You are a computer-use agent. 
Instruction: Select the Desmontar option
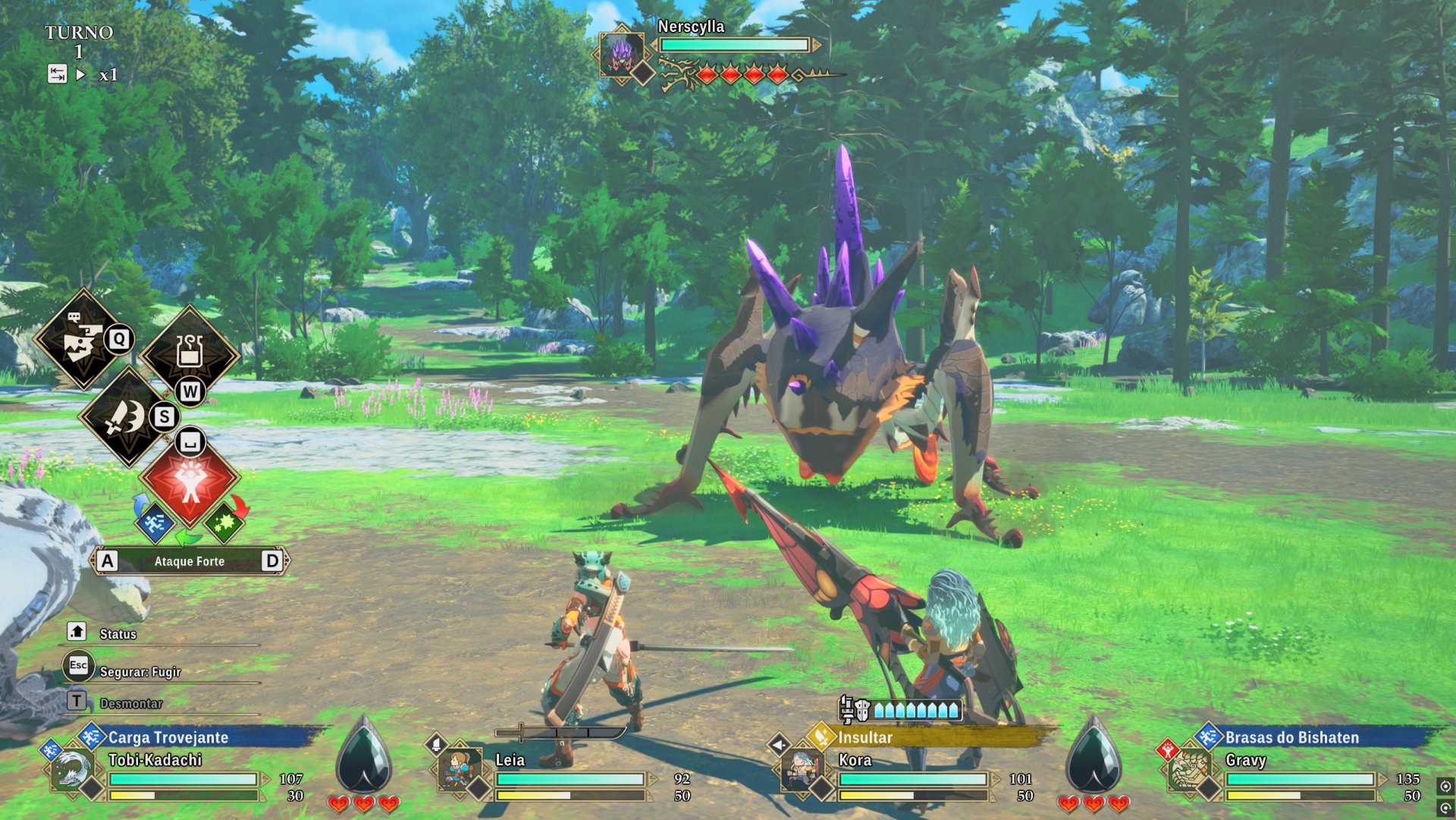[130, 703]
